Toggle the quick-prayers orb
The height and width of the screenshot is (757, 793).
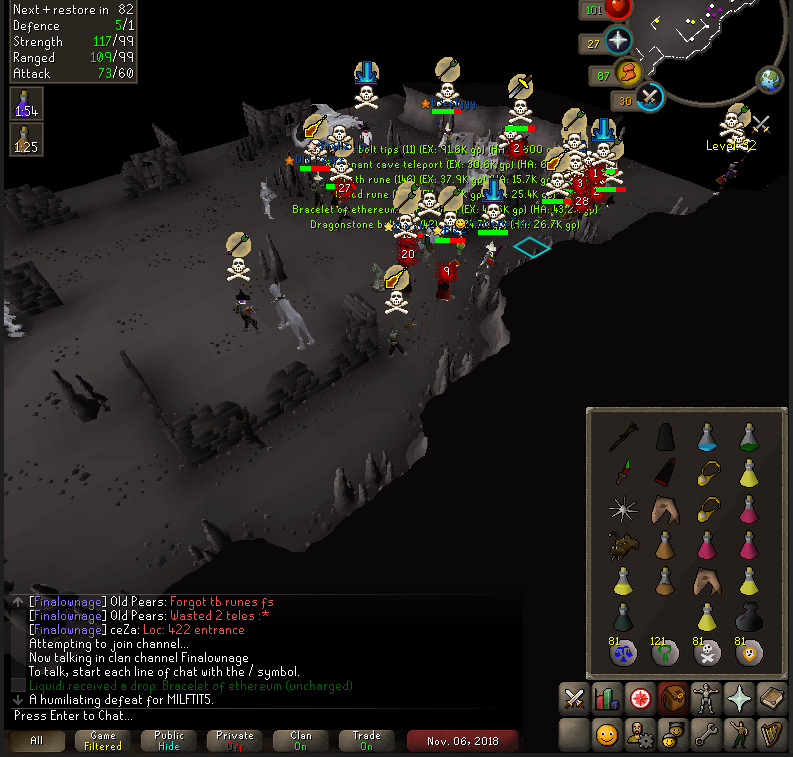[x=619, y=42]
